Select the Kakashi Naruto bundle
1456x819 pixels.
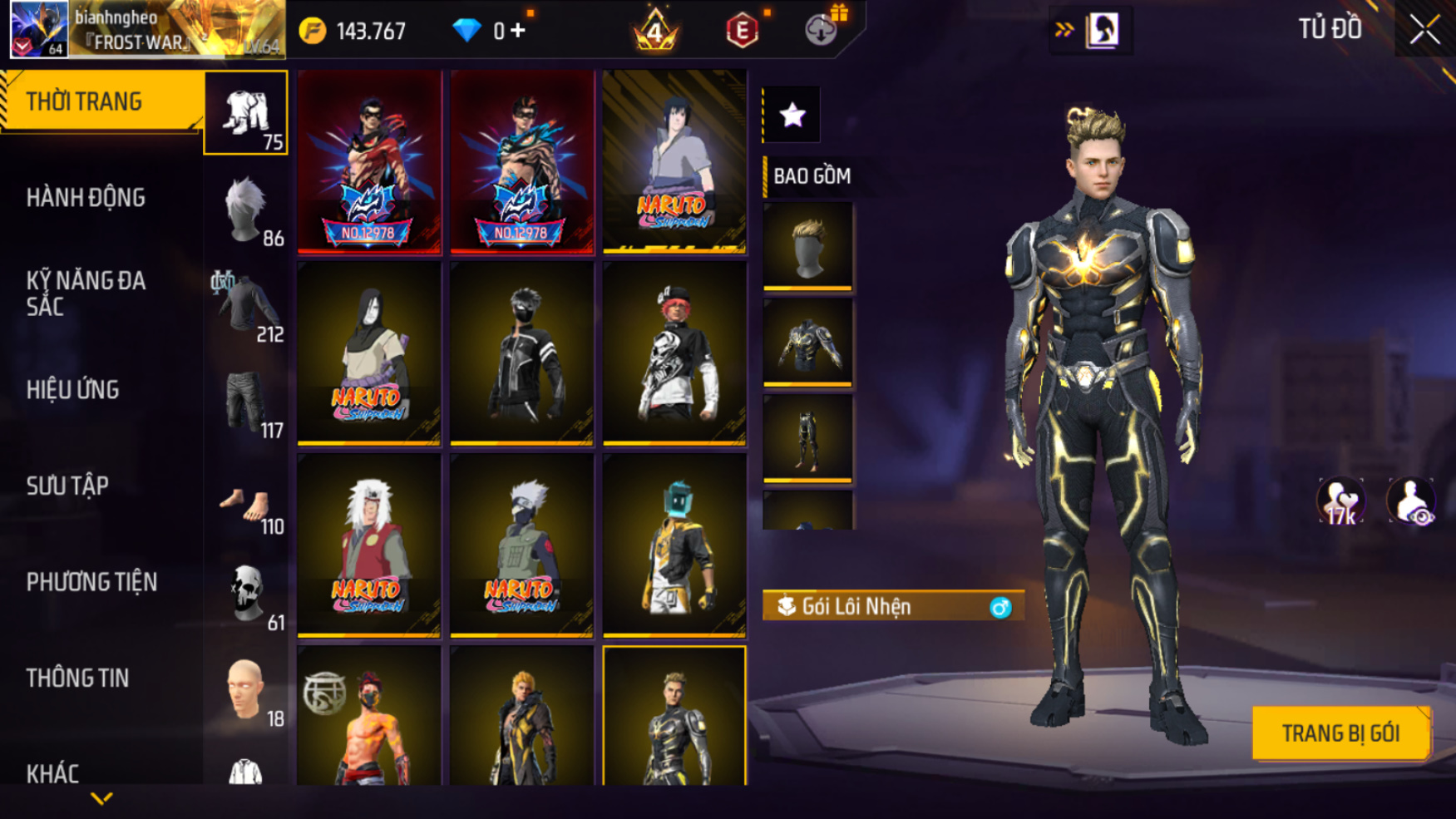pyautogui.click(x=522, y=545)
